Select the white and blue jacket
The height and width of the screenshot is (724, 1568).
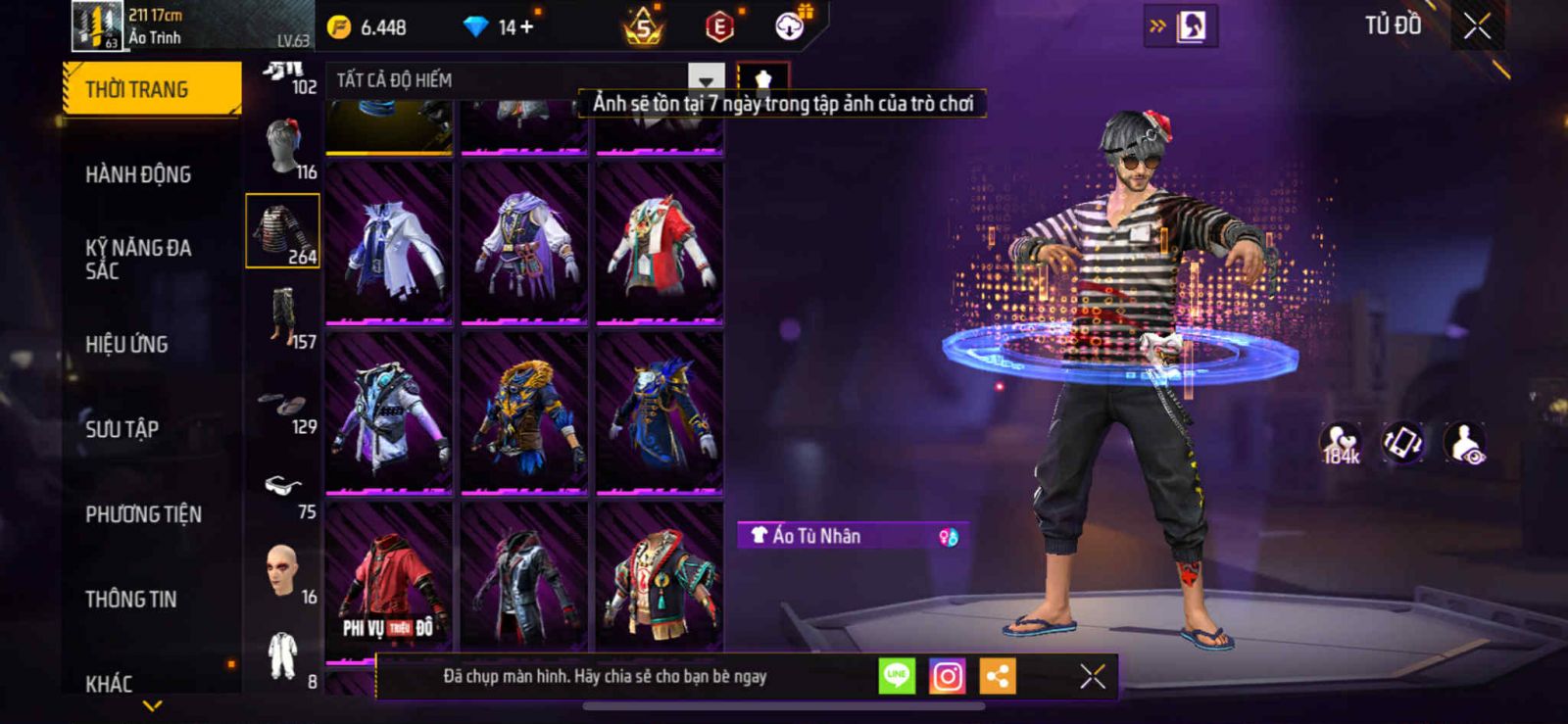389,245
